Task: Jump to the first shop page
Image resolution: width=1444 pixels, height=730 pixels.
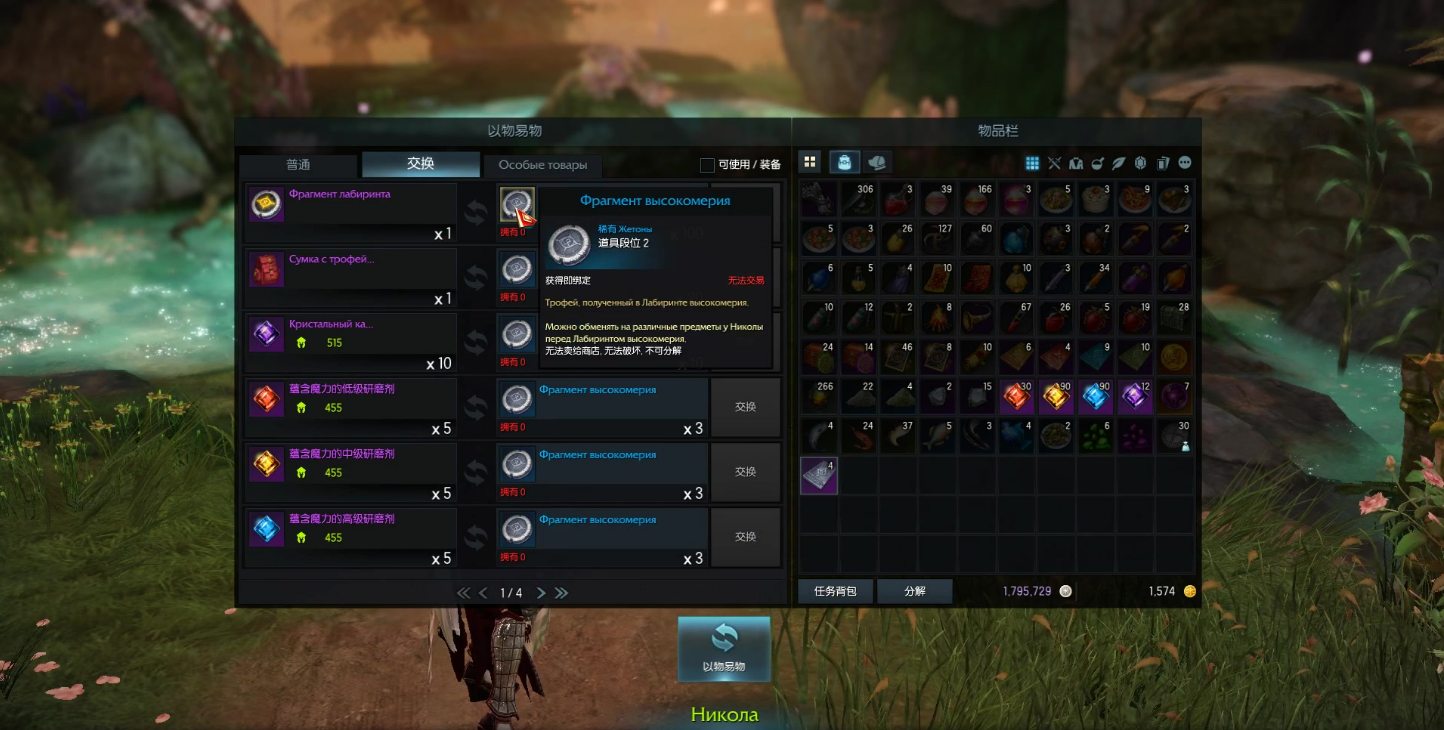Action: pyautogui.click(x=463, y=593)
